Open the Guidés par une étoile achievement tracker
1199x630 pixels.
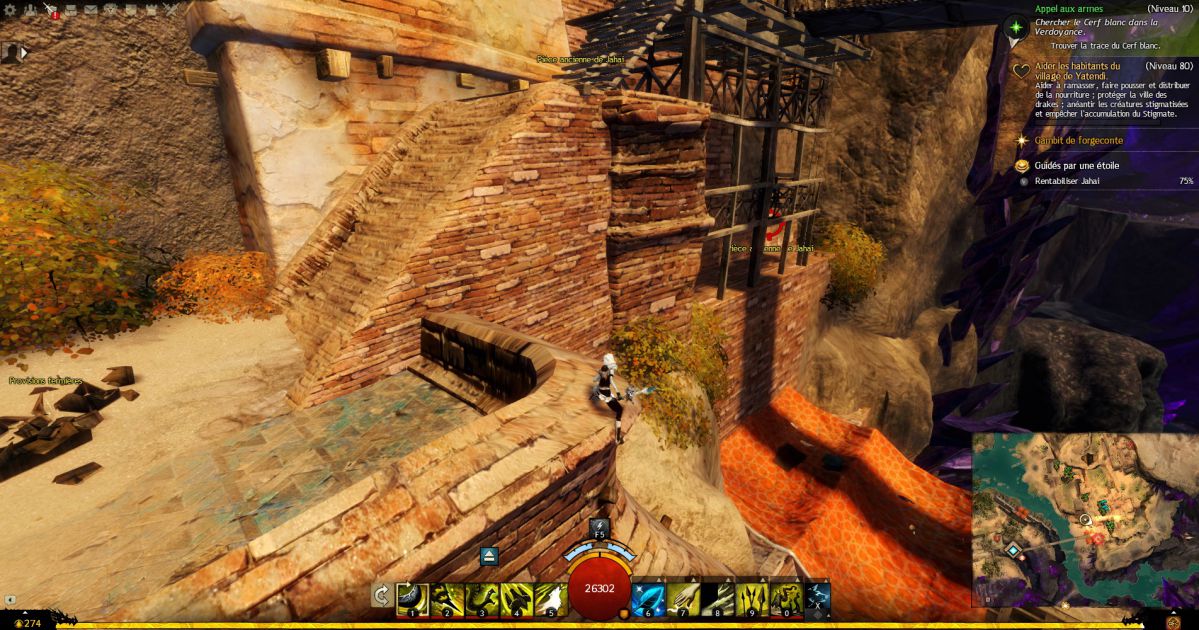(1076, 165)
